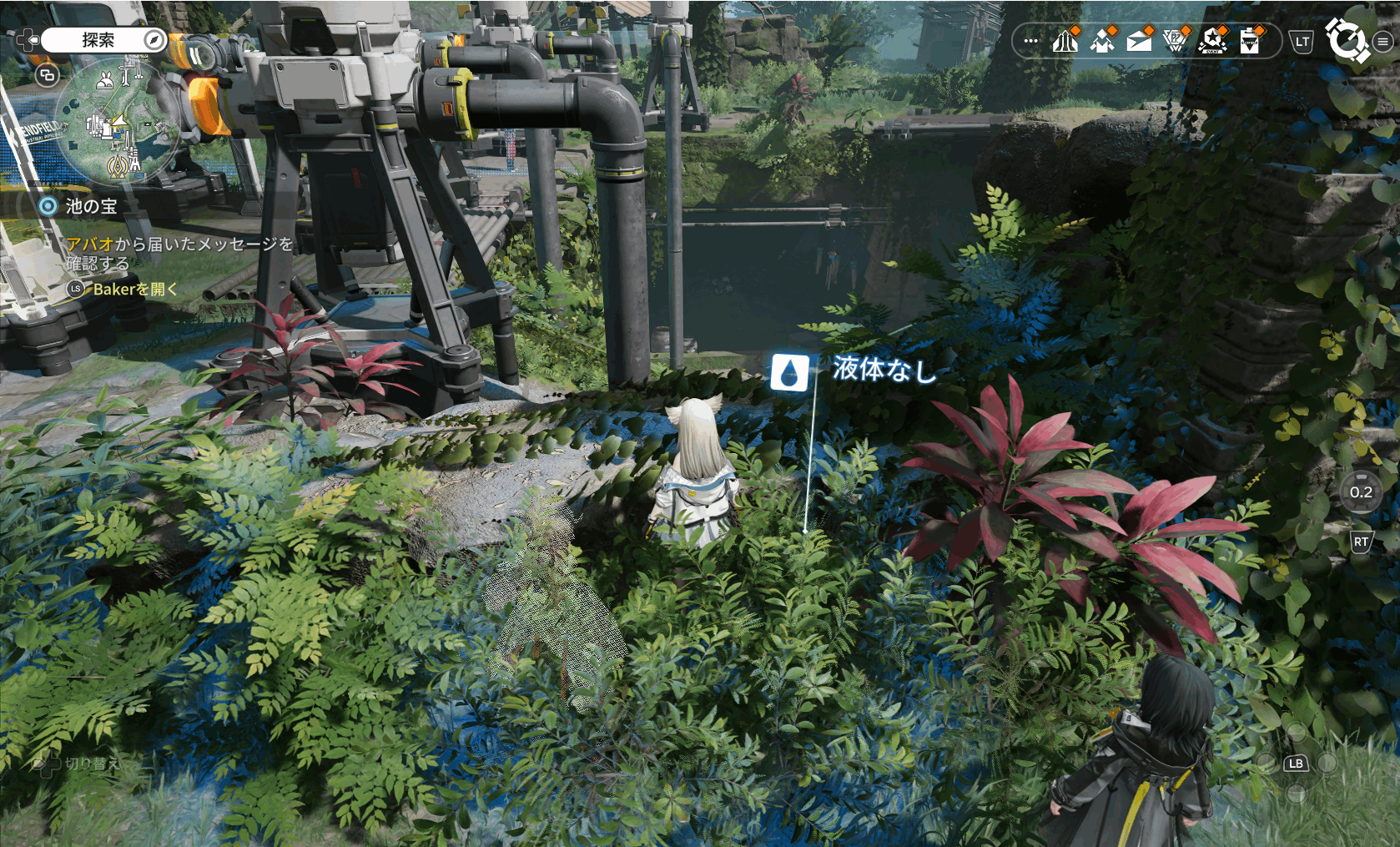The image size is (1400, 847).
Task: Open the three-arrows tower icon in top bar
Action: pyautogui.click(x=1065, y=40)
